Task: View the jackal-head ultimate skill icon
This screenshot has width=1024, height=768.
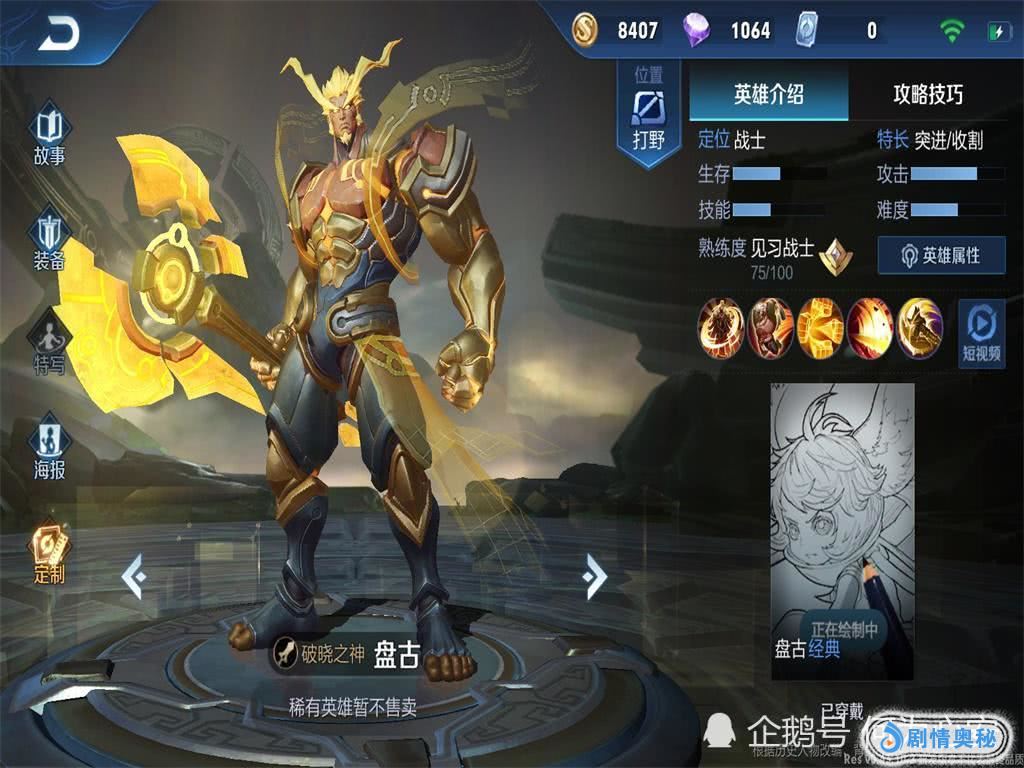Action: 920,328
